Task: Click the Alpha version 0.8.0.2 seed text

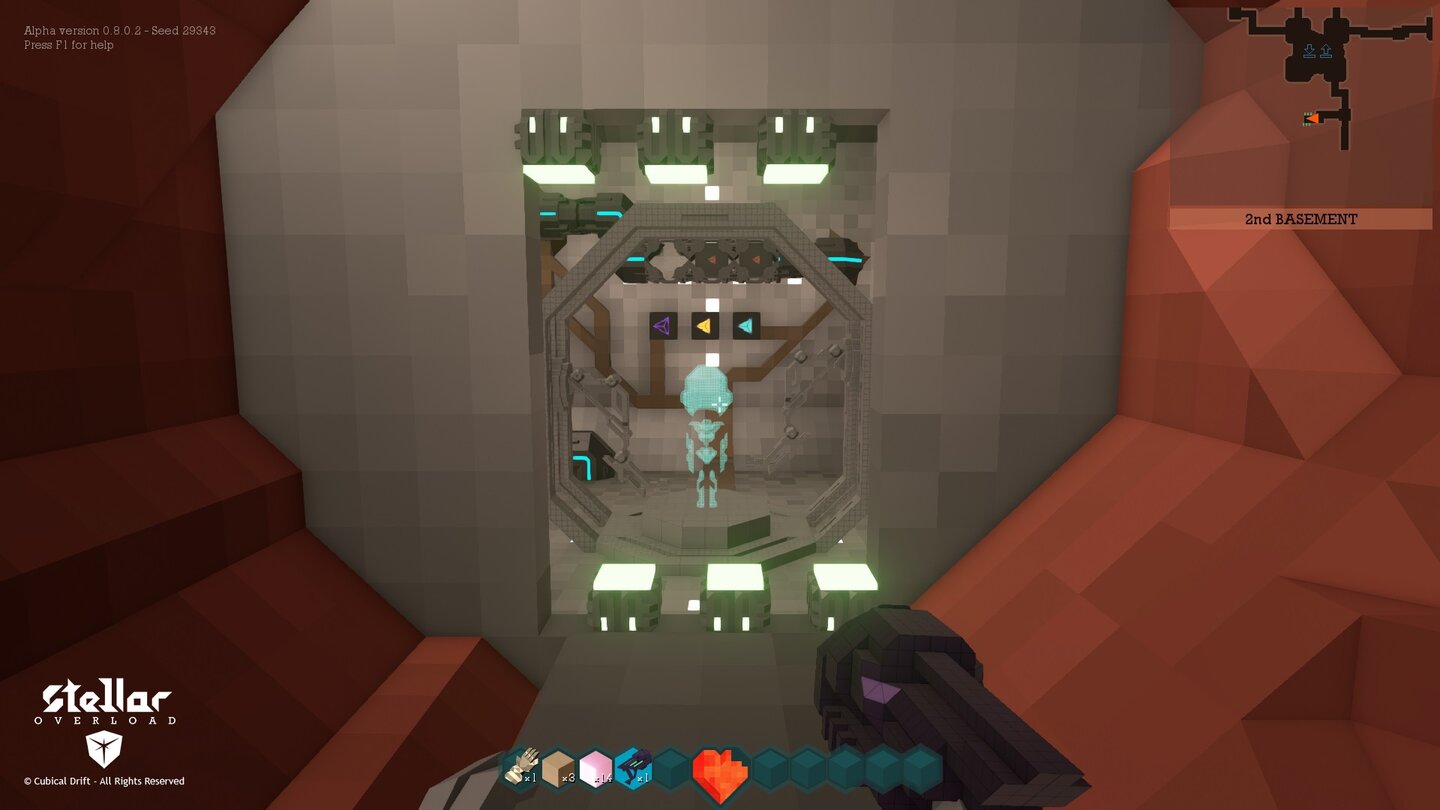Action: [x=120, y=30]
